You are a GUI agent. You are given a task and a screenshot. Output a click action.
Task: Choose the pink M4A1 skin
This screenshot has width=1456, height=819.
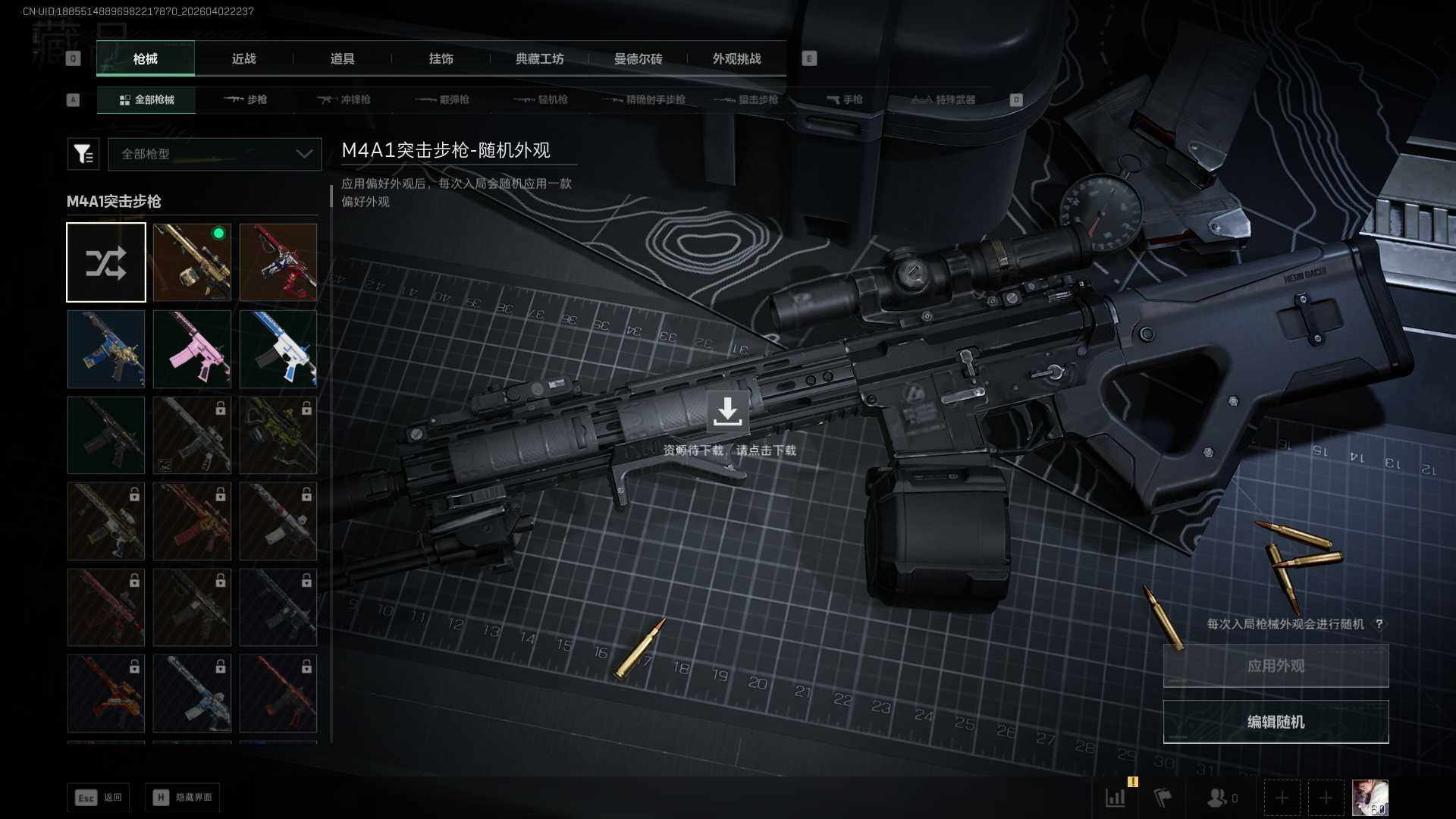192,349
